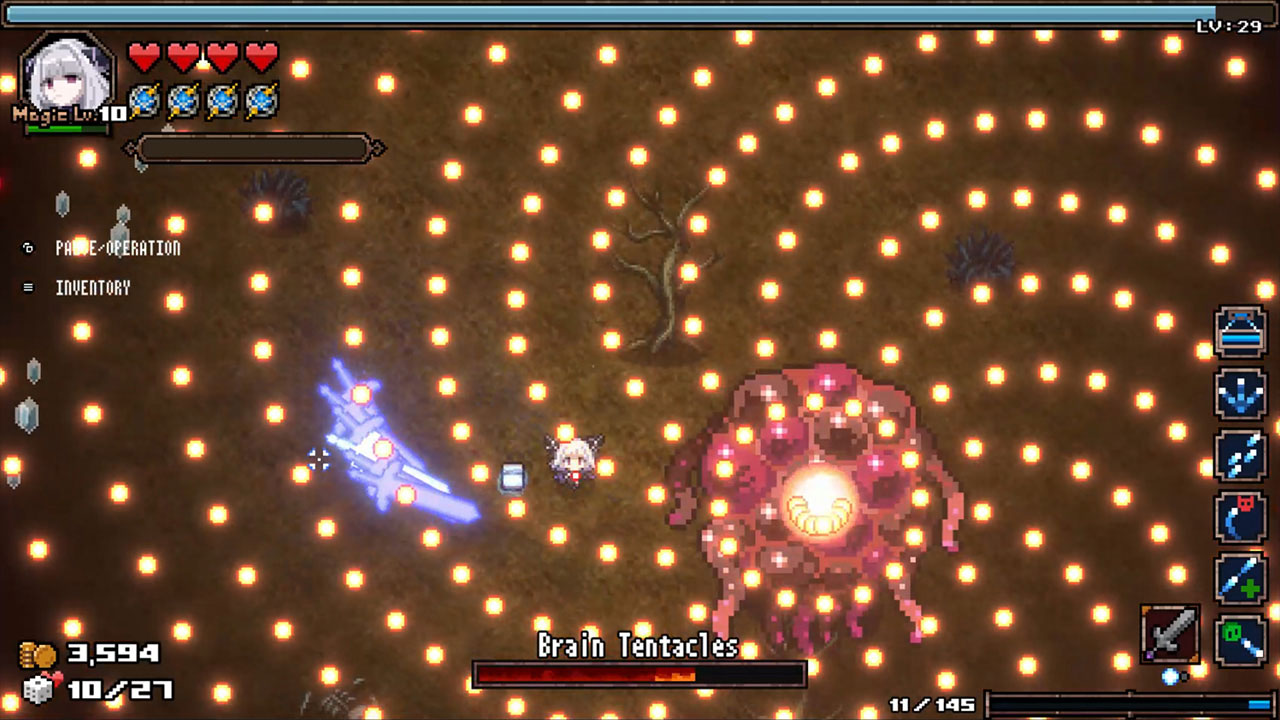Click the fourth lightning charge icon
The height and width of the screenshot is (720, 1280).
[262, 99]
